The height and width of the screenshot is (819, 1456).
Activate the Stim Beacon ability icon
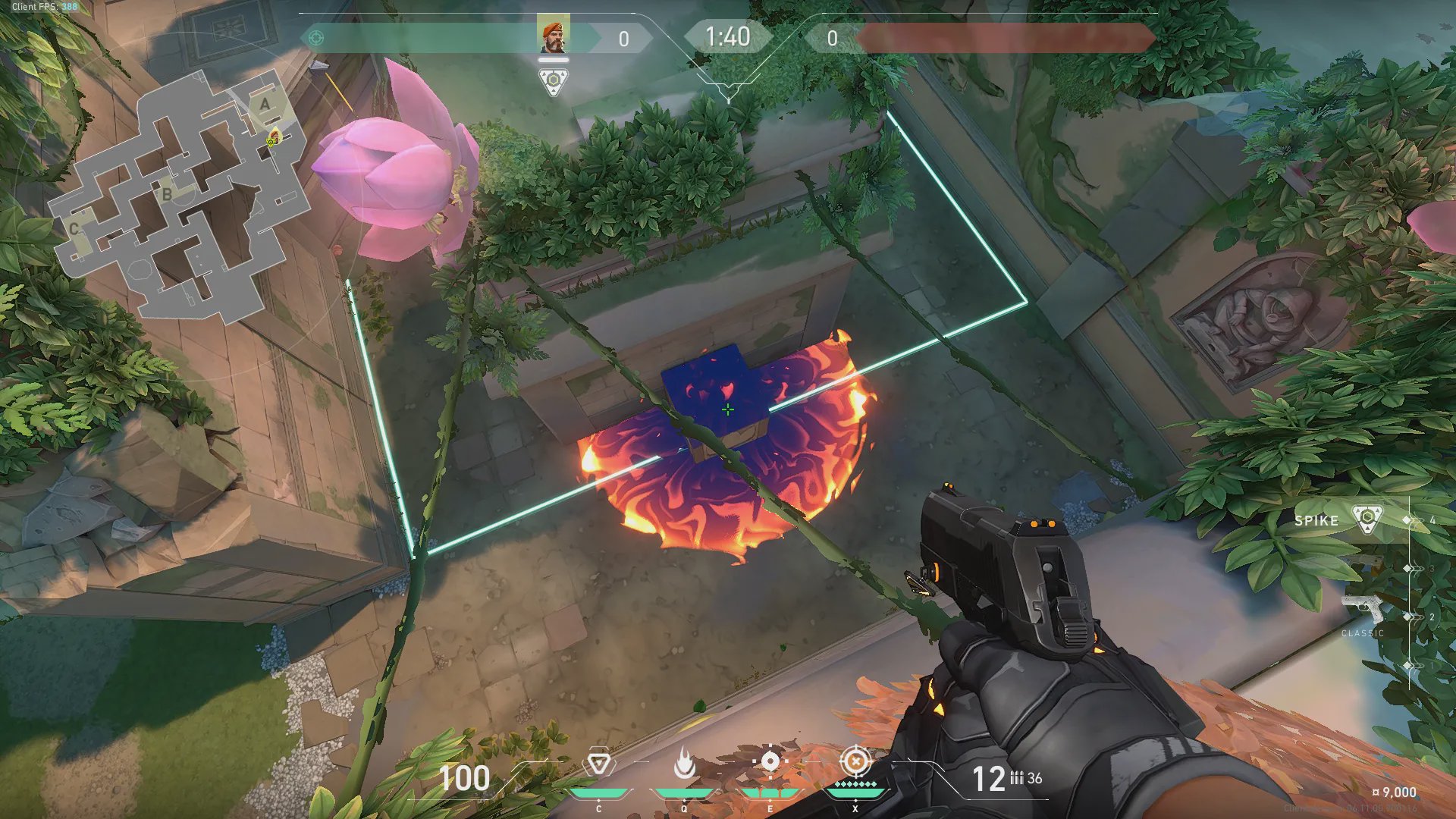(598, 764)
